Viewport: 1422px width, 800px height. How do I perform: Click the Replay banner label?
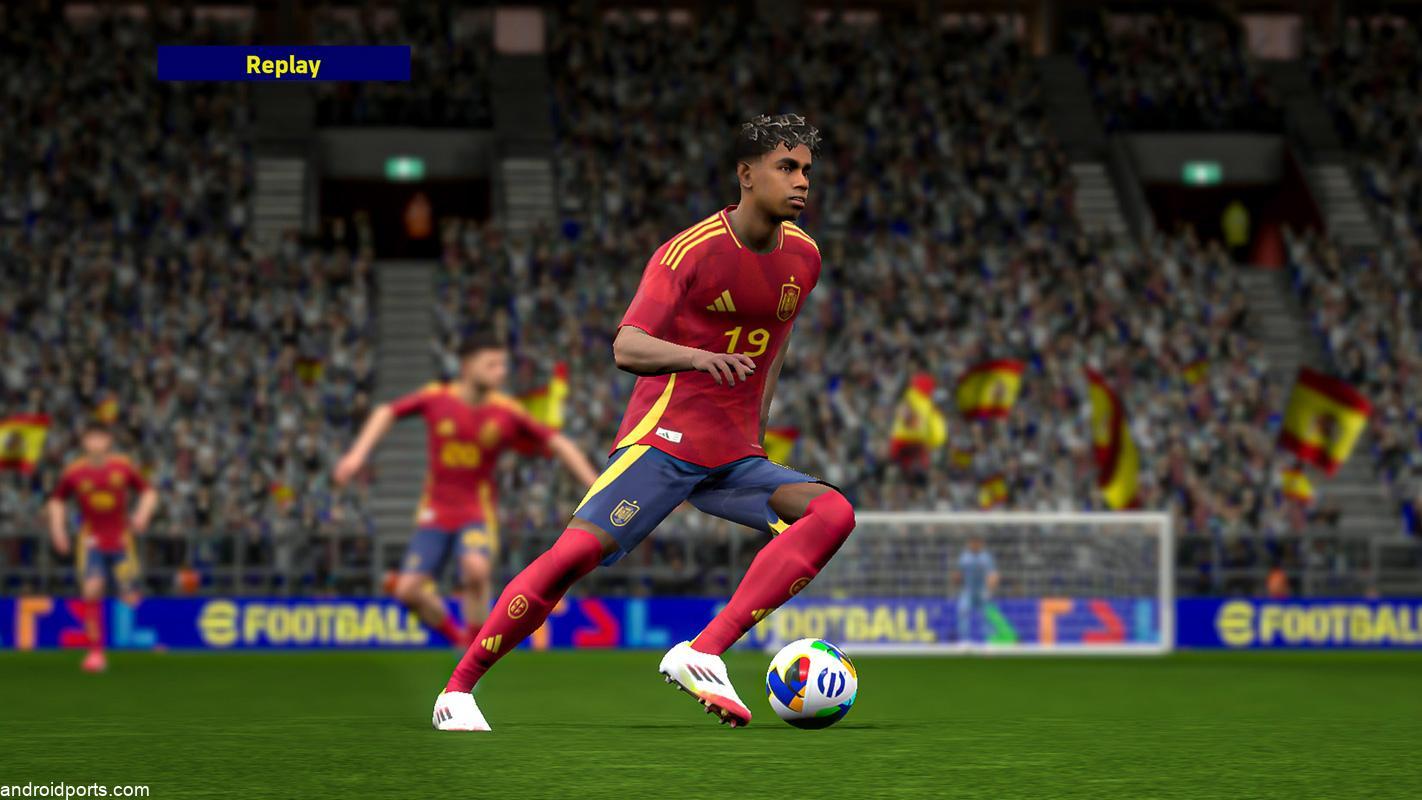point(283,64)
